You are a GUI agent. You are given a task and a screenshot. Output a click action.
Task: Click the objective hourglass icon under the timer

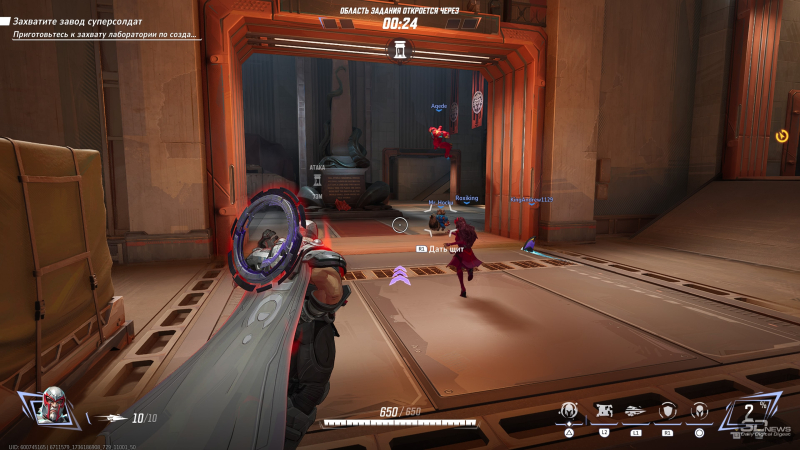[x=400, y=48]
